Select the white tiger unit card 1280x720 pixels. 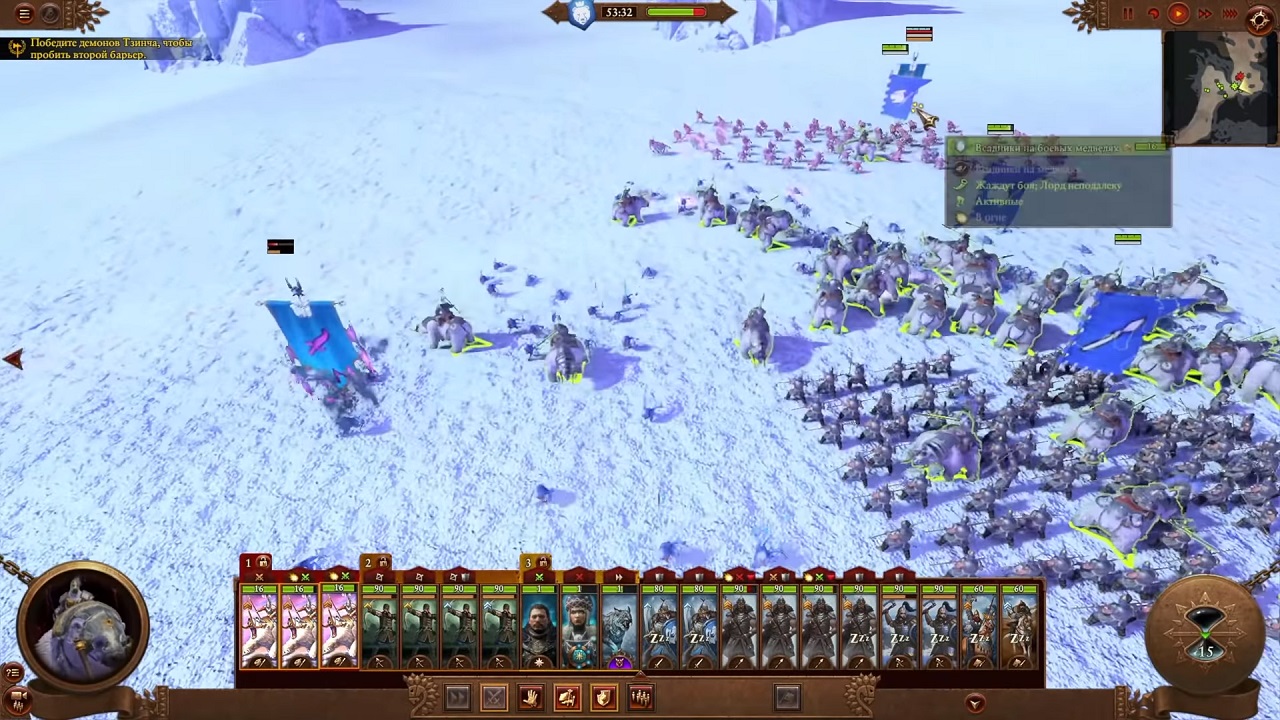[x=619, y=625]
